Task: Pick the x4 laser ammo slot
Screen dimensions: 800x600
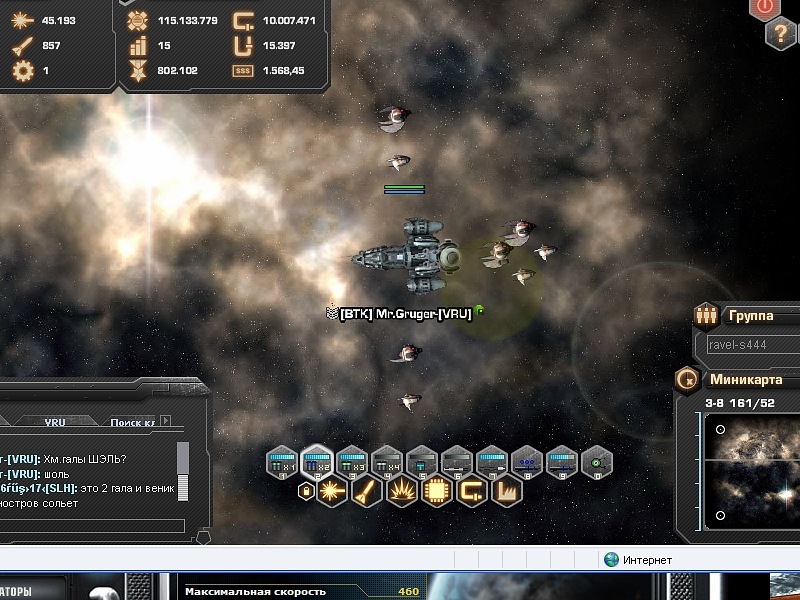Action: [386, 463]
